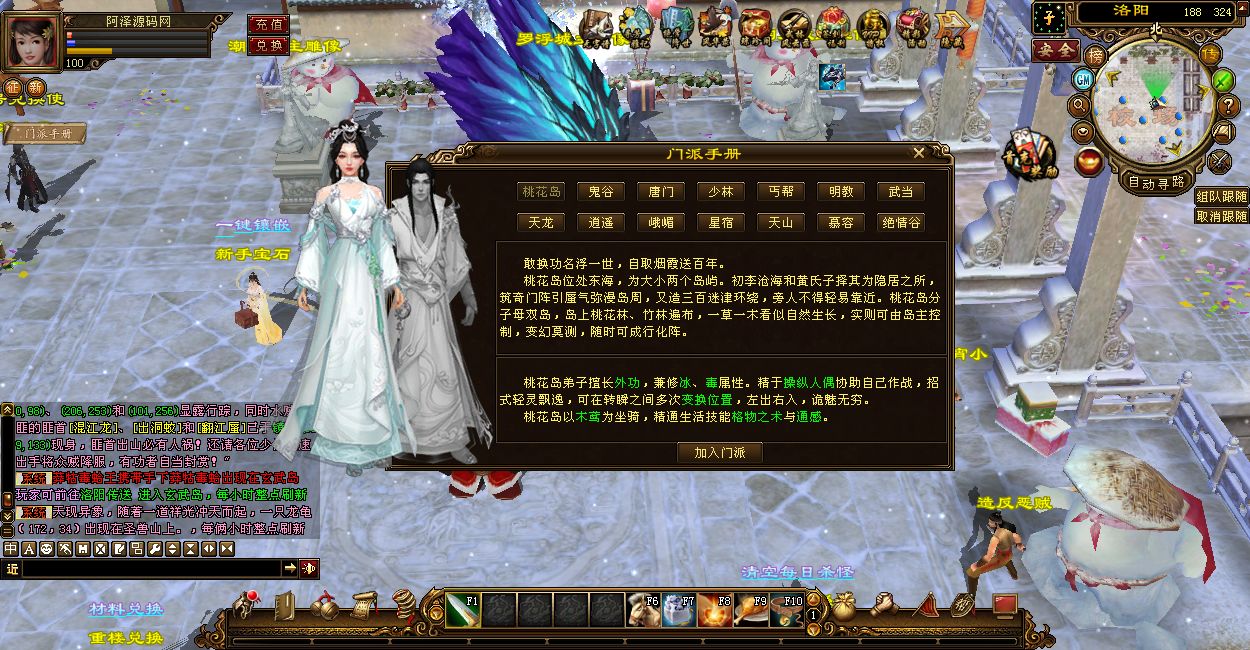The width and height of the screenshot is (1250, 650).
Task: Click the player portrait avatar
Action: [x=32, y=42]
